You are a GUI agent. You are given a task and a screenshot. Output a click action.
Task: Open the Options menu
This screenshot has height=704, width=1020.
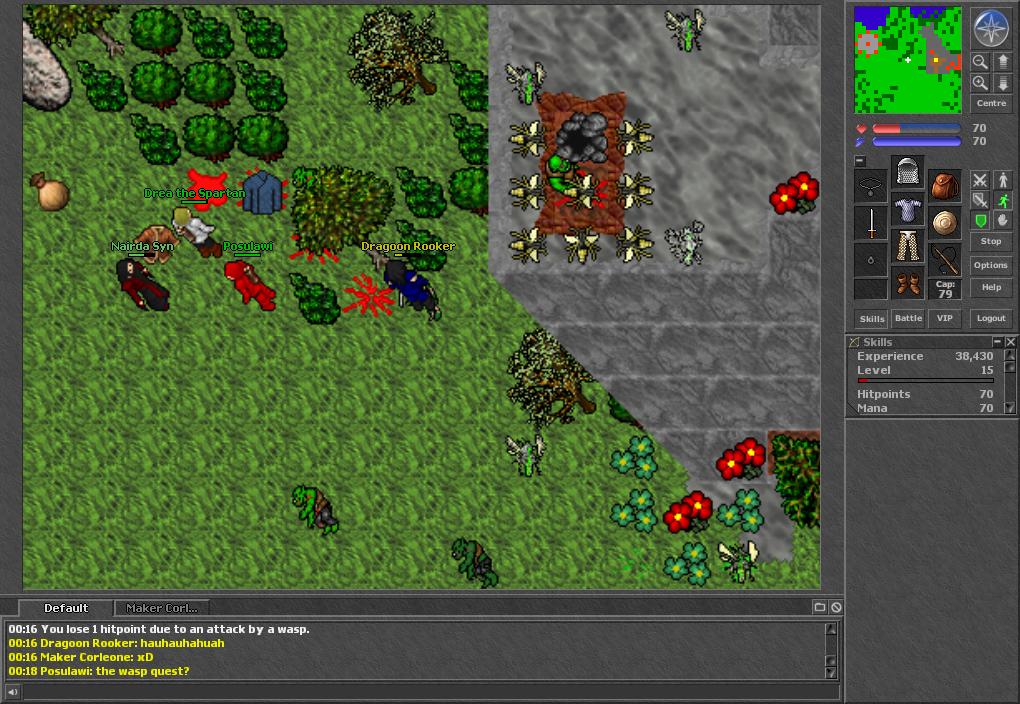point(990,265)
